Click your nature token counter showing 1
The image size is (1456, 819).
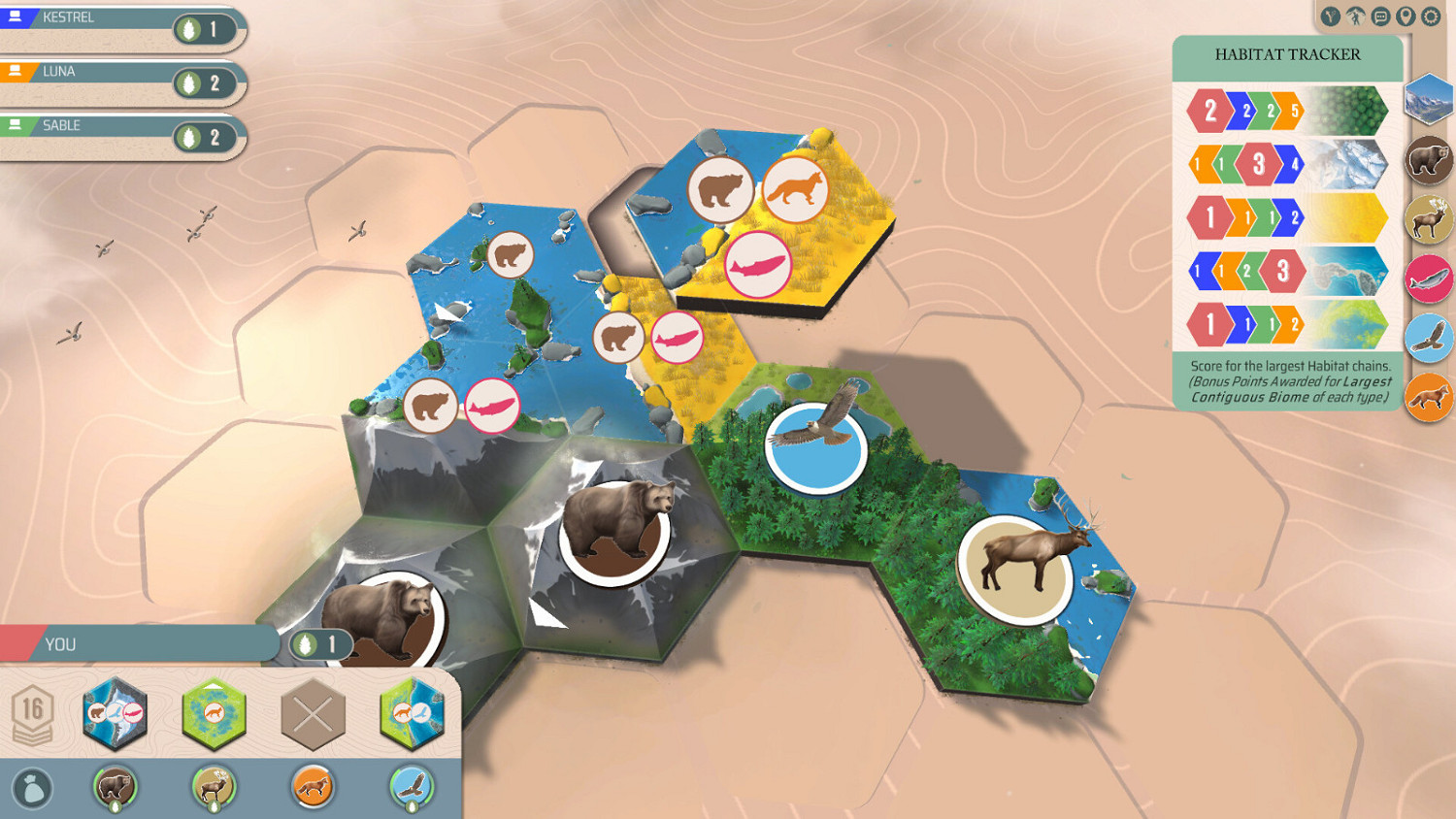coord(320,643)
